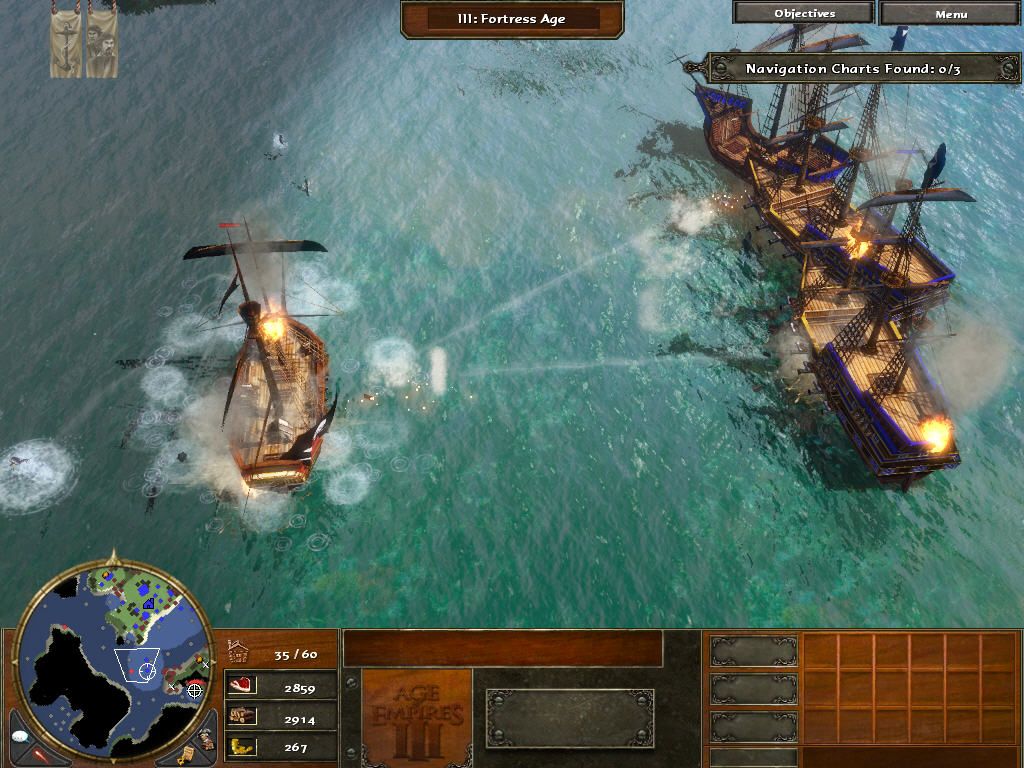
Task: Open the game Menu
Action: [950, 14]
